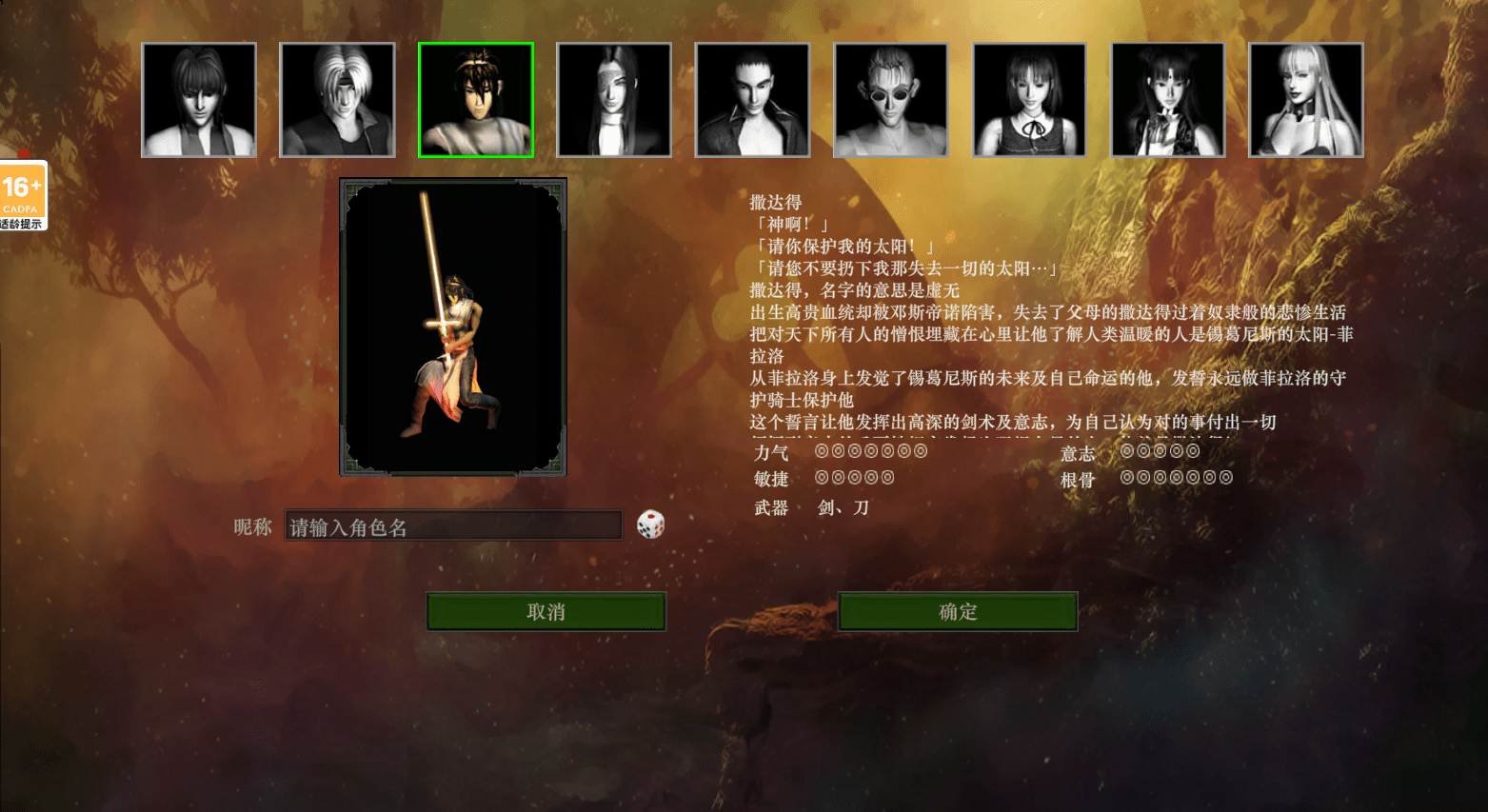The height and width of the screenshot is (812, 1488).
Task: Pick the sunglasses-wearing character portrait
Action: [891, 100]
